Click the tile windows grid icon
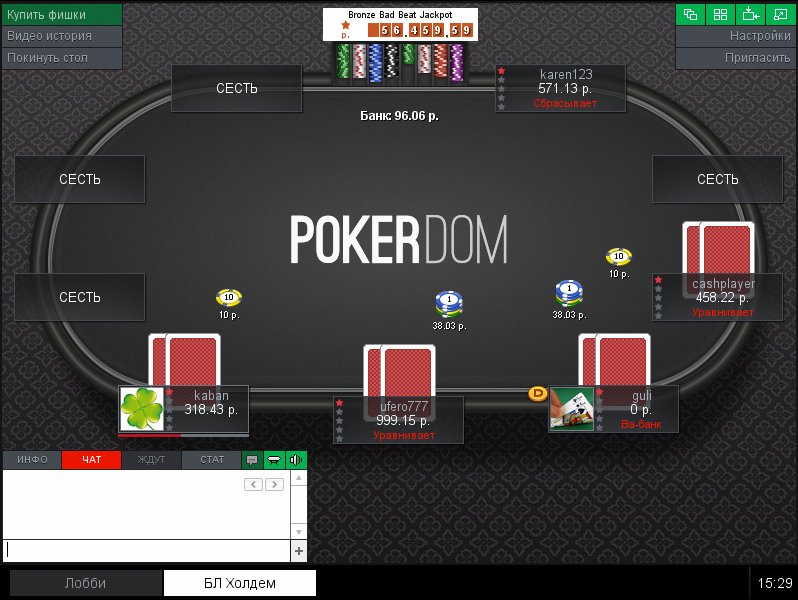Screen dimensions: 798x600 (720, 14)
